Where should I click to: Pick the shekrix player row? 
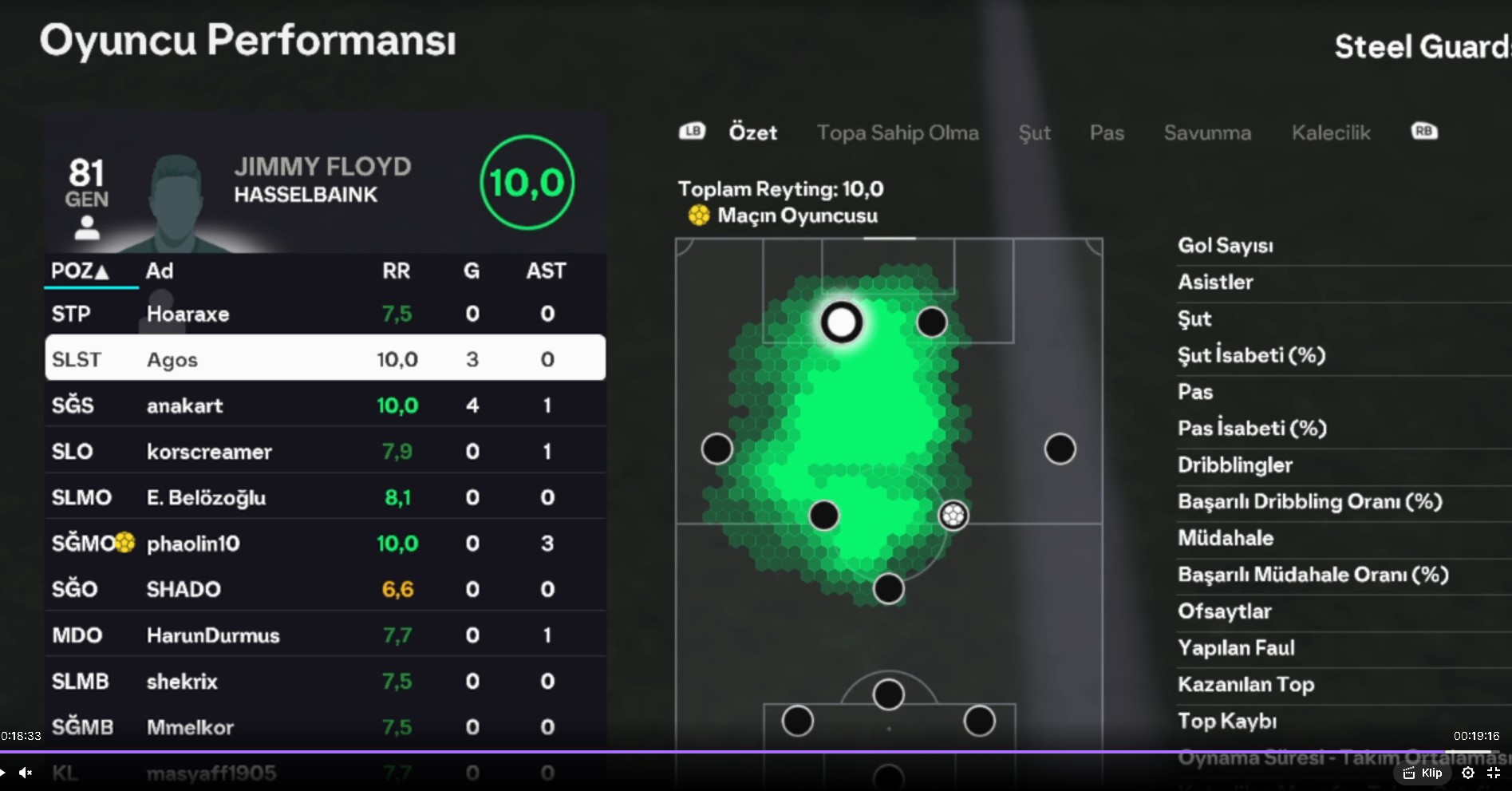[325, 681]
